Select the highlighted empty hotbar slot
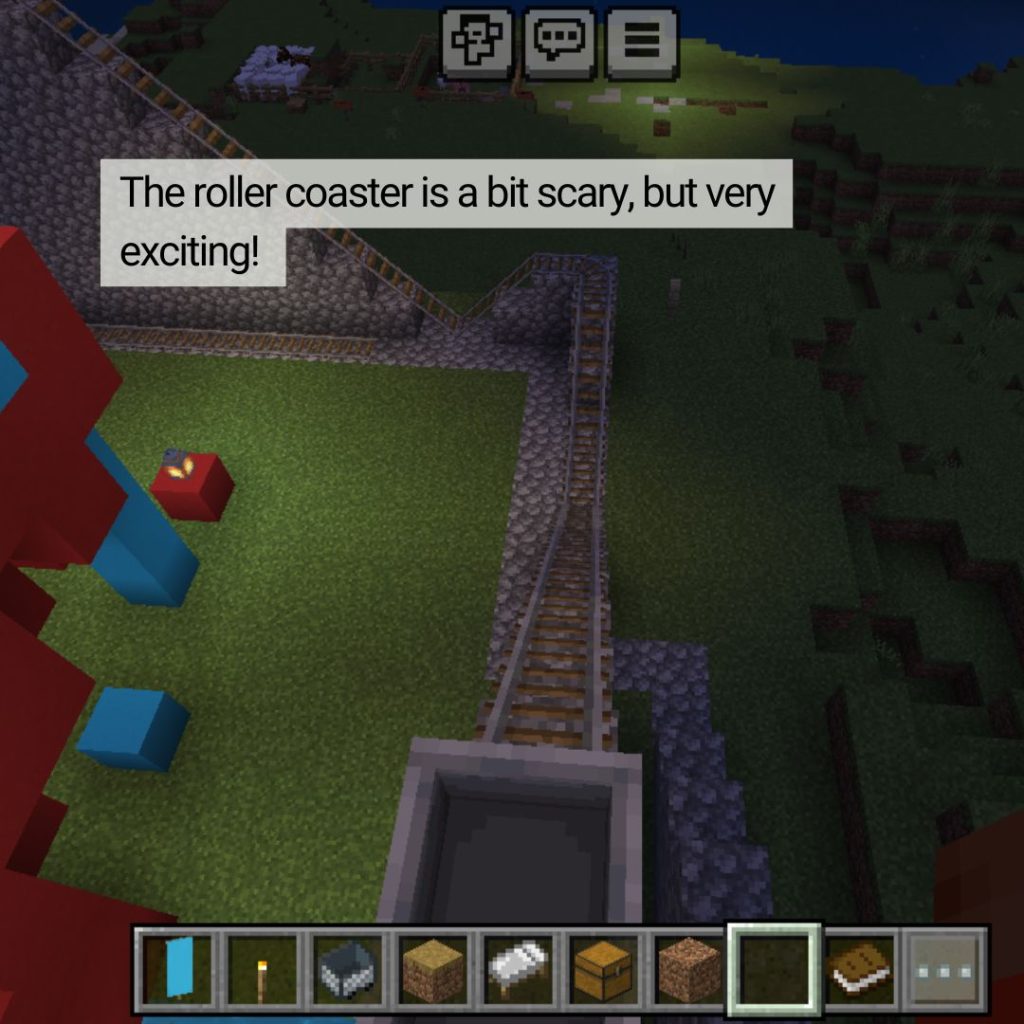1024x1024 pixels. coord(775,968)
